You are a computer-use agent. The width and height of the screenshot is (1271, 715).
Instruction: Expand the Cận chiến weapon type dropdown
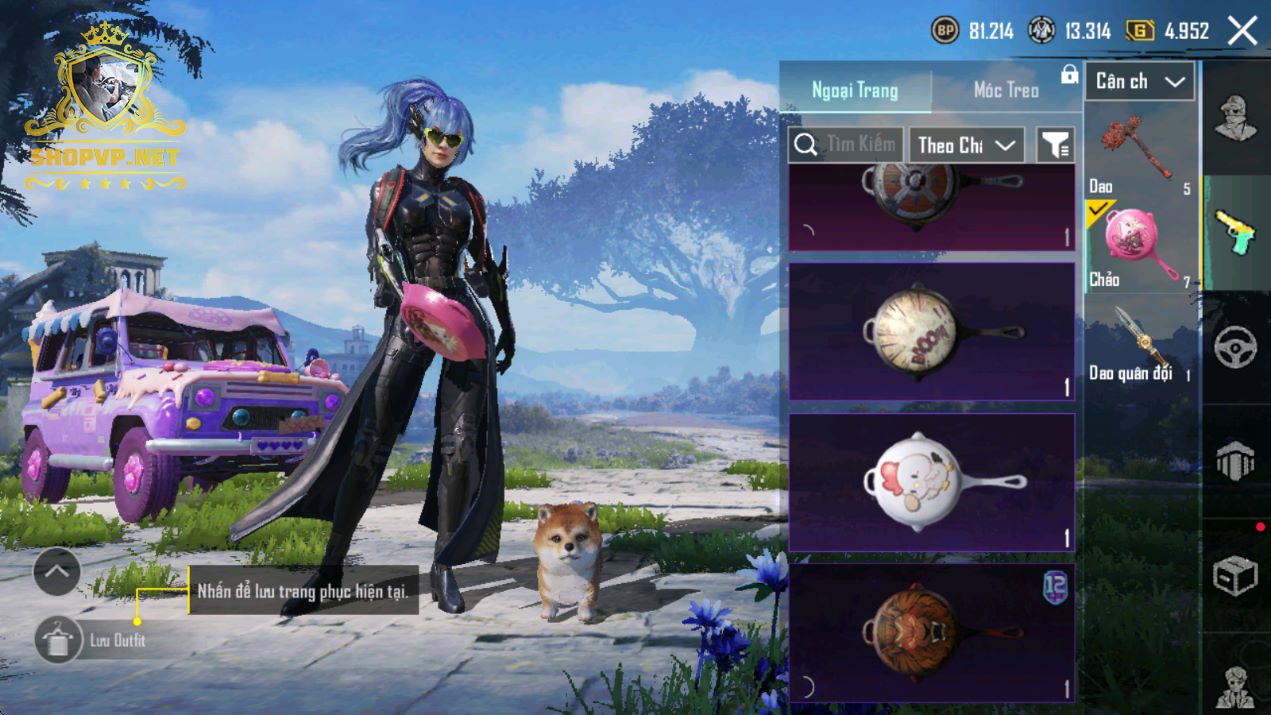point(1140,82)
